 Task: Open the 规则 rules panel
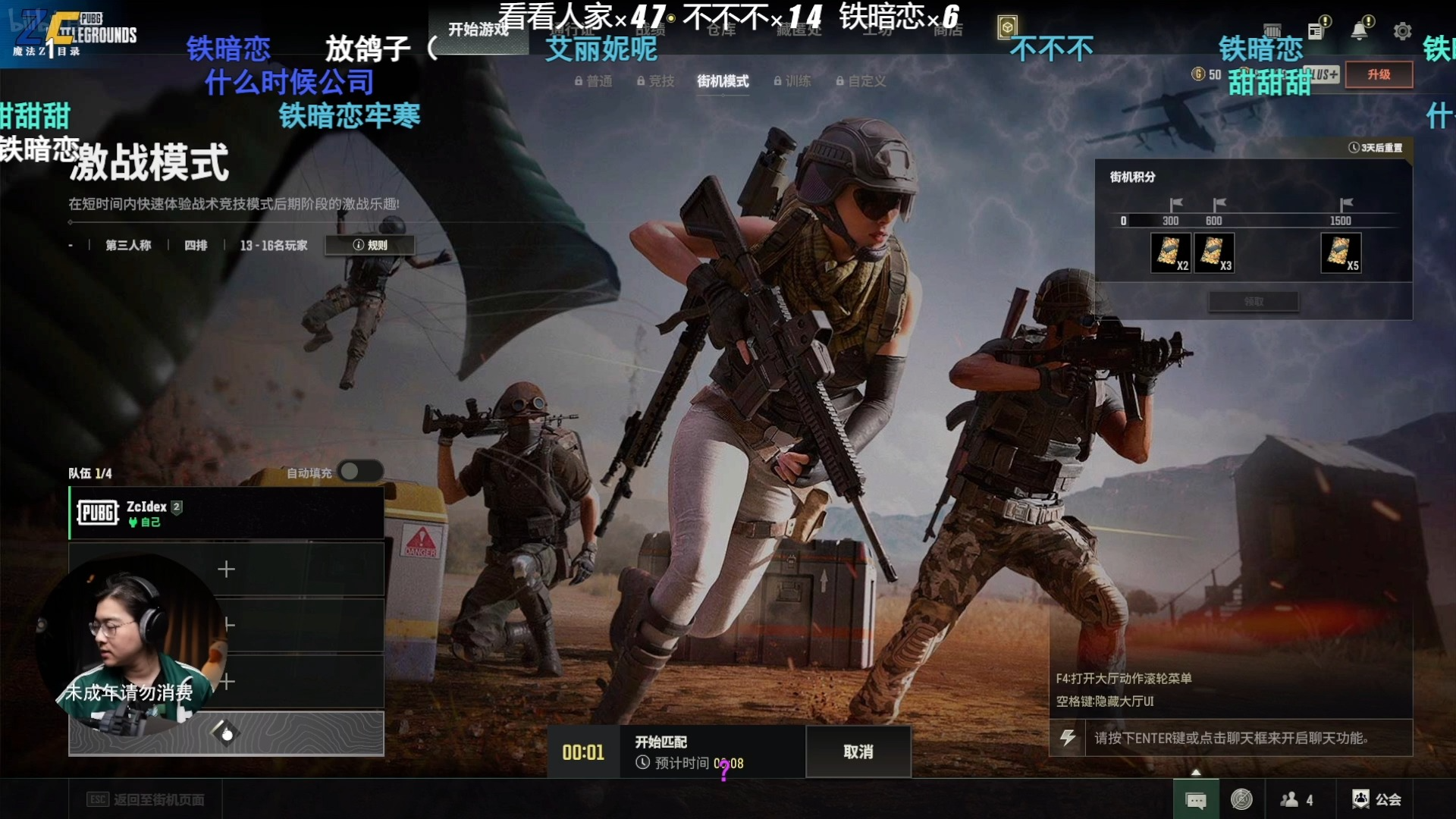click(x=369, y=244)
